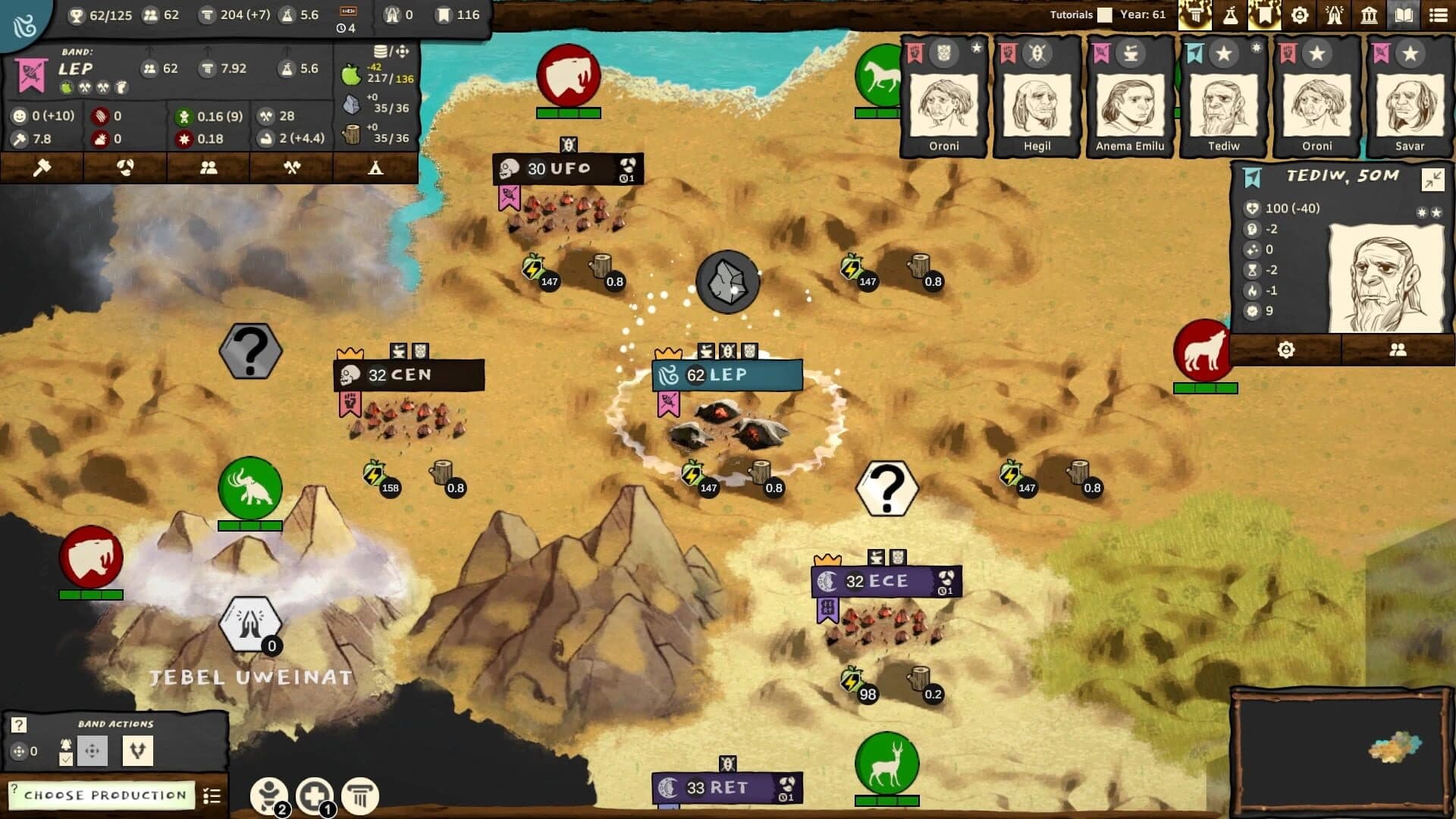Screen dimensions: 1456x819
Task: Uncheck the bell notification box in Band Actions
Action: [65, 759]
